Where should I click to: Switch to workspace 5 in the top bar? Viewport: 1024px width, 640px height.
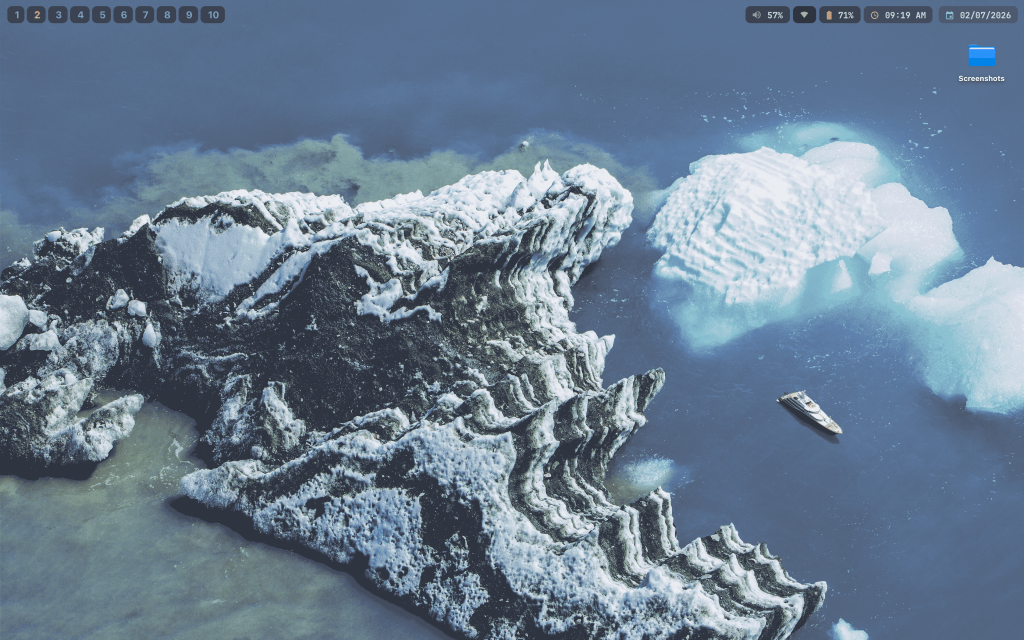101,15
